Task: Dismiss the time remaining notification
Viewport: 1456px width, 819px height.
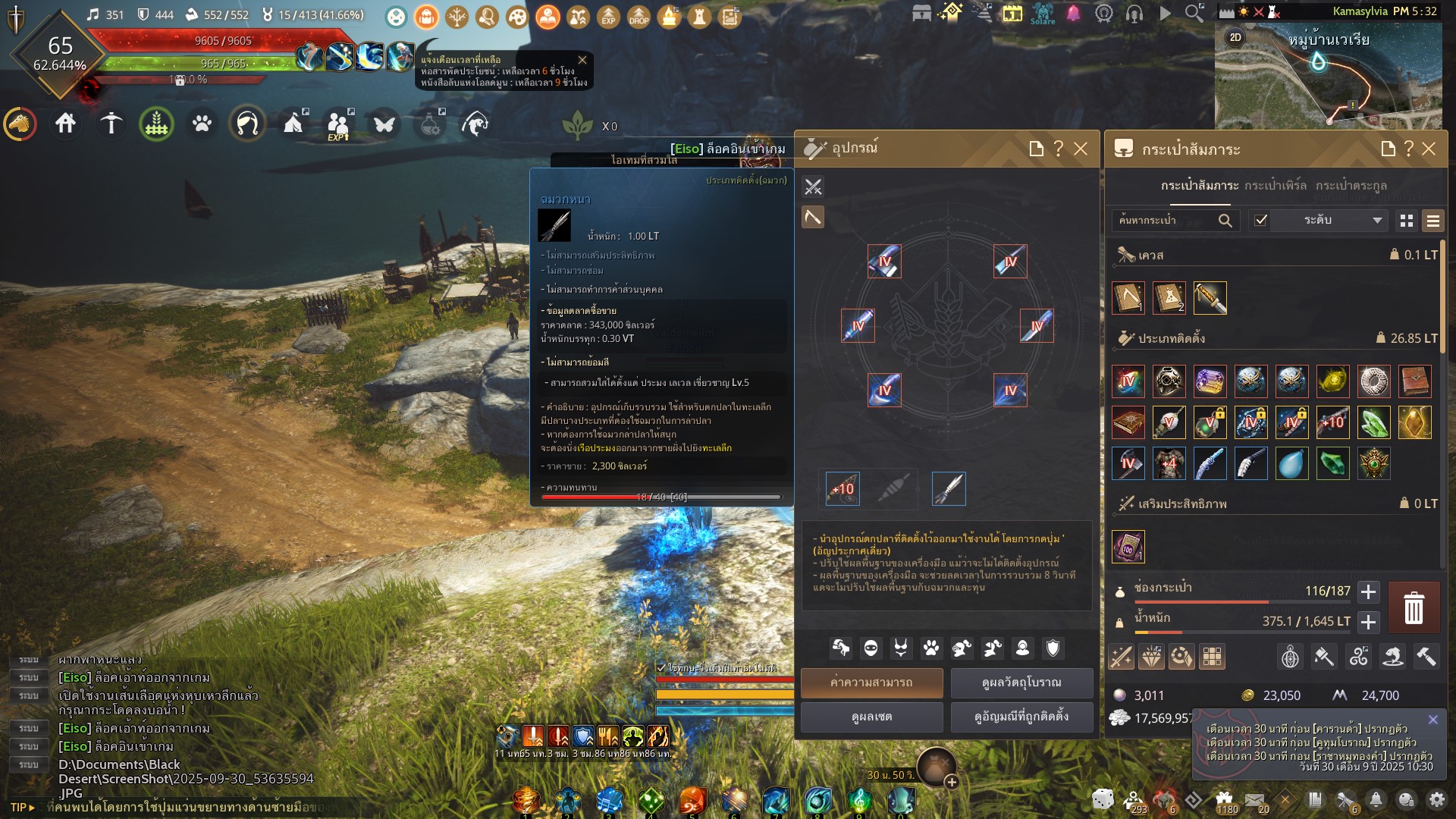Action: [x=582, y=60]
